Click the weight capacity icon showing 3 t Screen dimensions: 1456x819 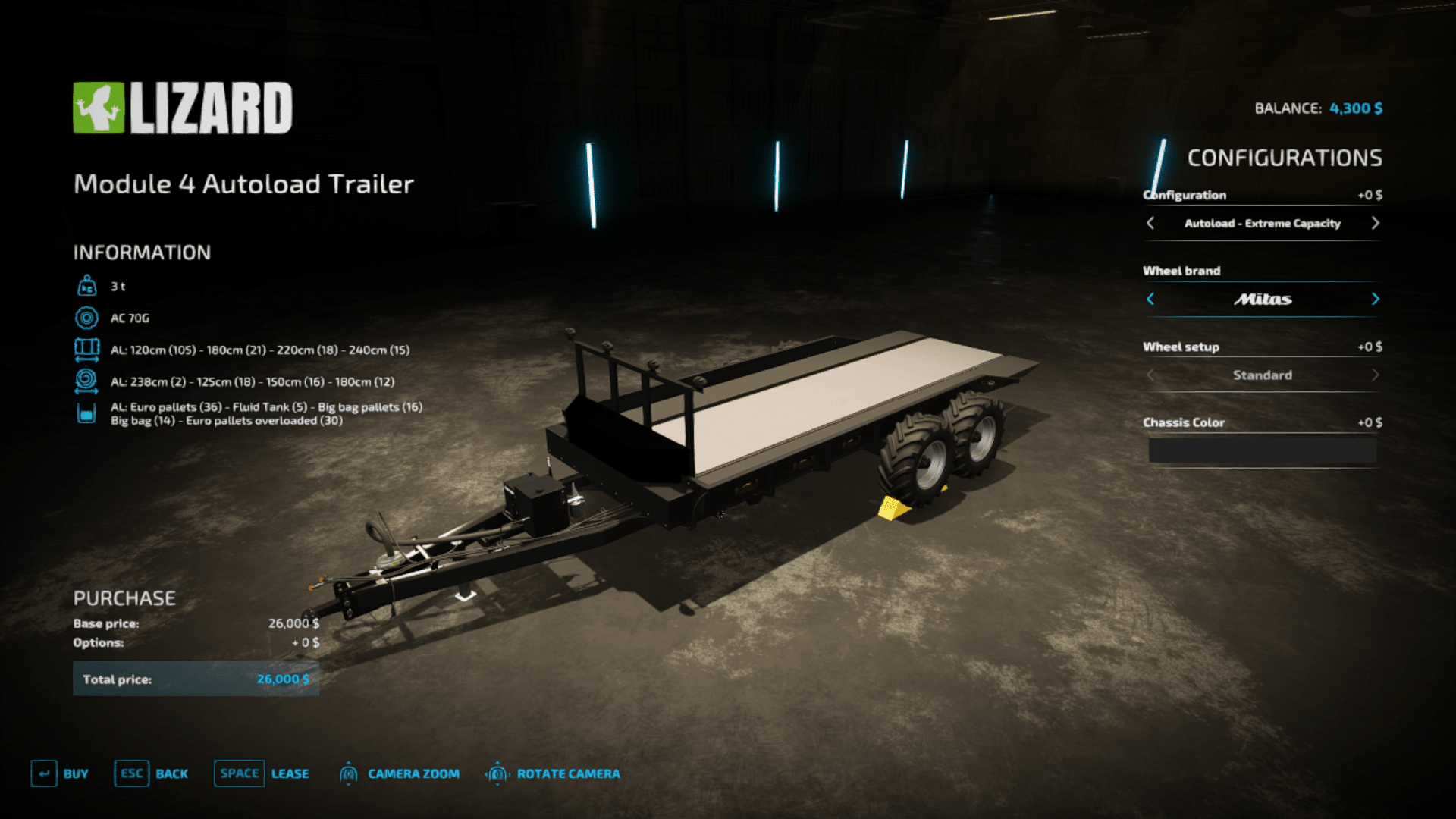coord(87,286)
